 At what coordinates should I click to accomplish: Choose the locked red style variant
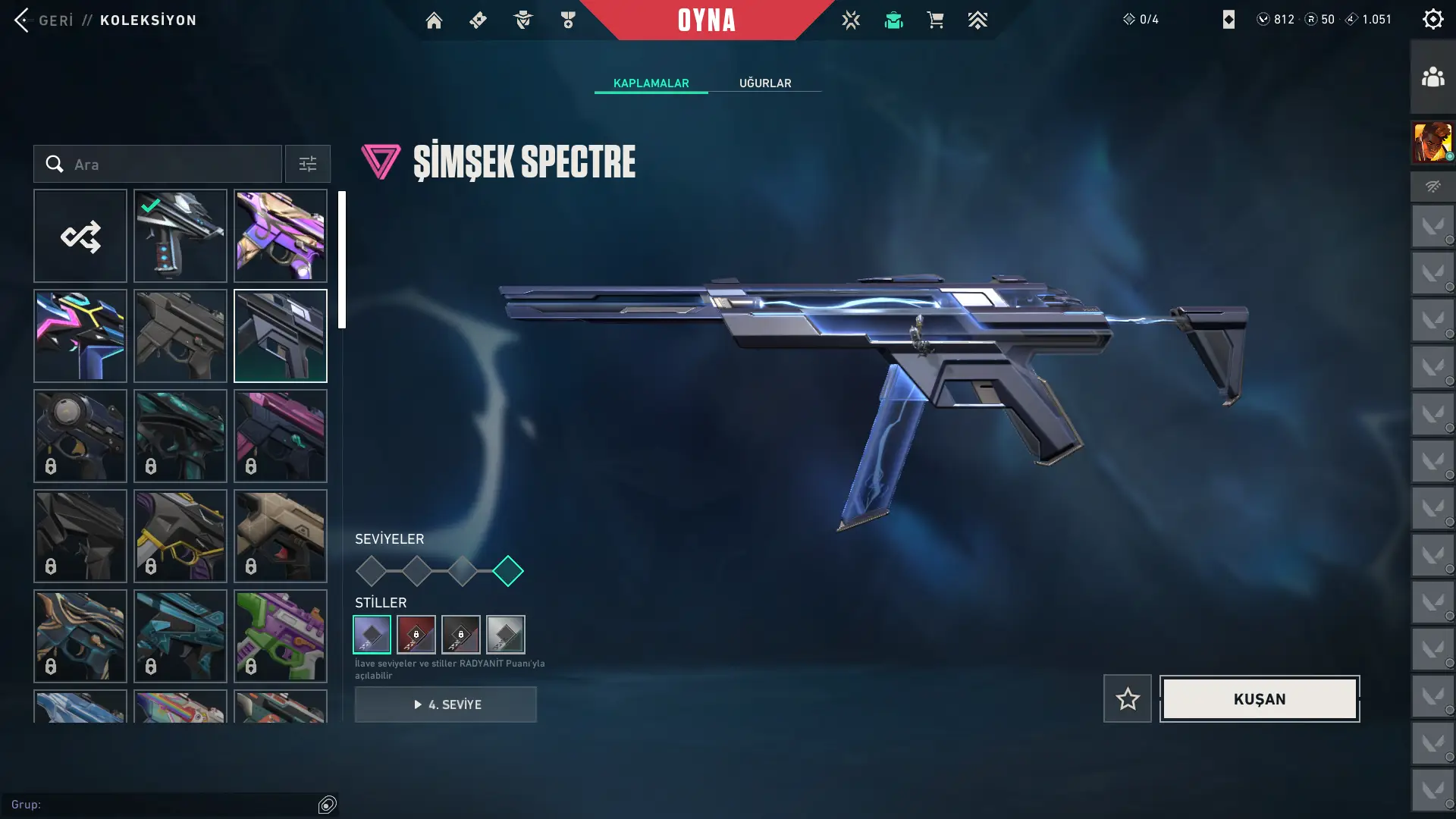pyautogui.click(x=416, y=635)
